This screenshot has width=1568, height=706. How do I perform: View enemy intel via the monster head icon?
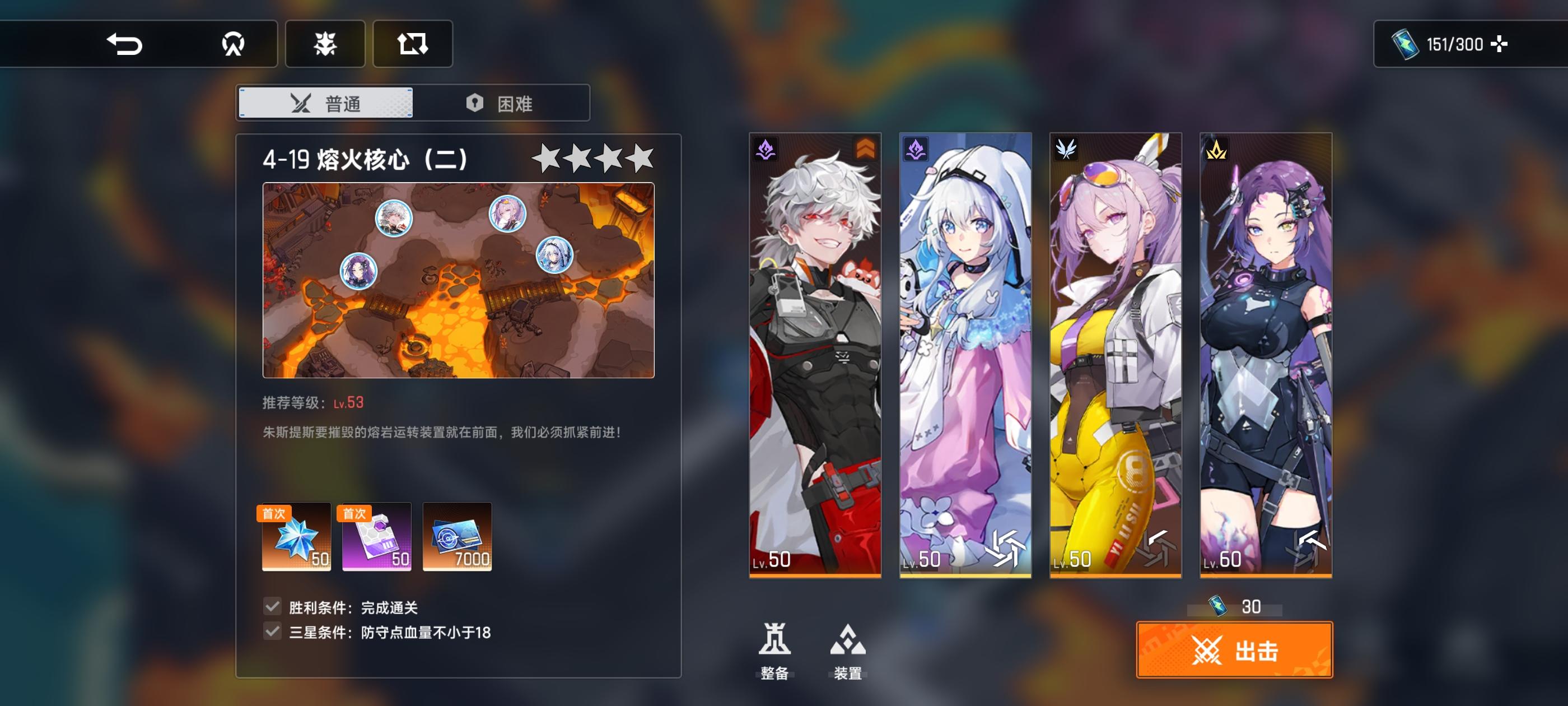(326, 43)
